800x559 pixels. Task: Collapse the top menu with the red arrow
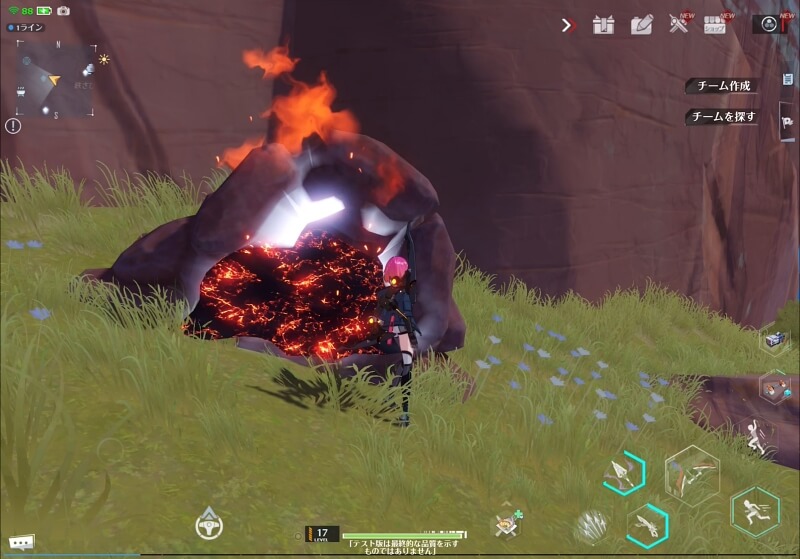[568, 25]
